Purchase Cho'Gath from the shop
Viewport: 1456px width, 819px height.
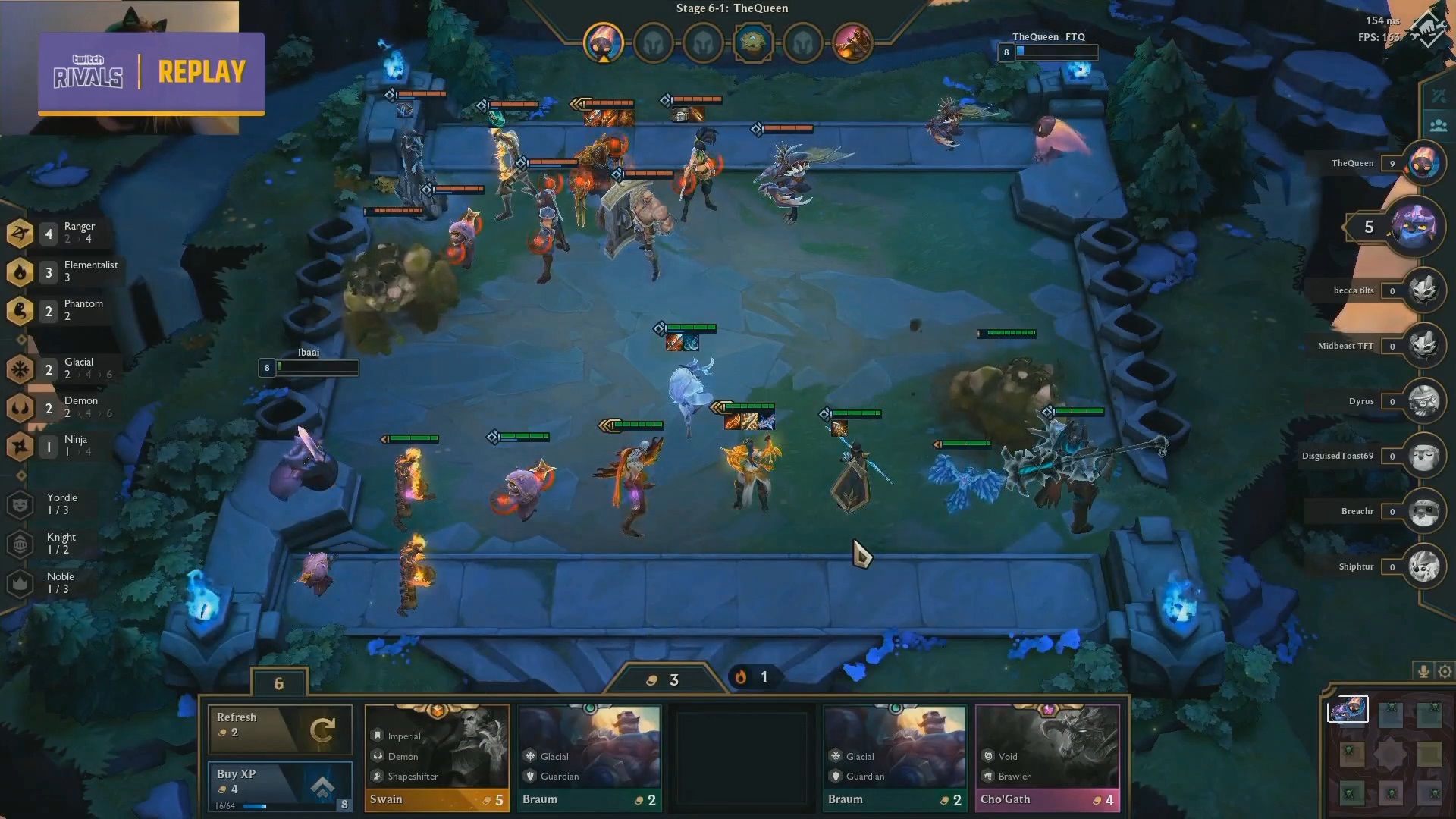pyautogui.click(x=1047, y=755)
